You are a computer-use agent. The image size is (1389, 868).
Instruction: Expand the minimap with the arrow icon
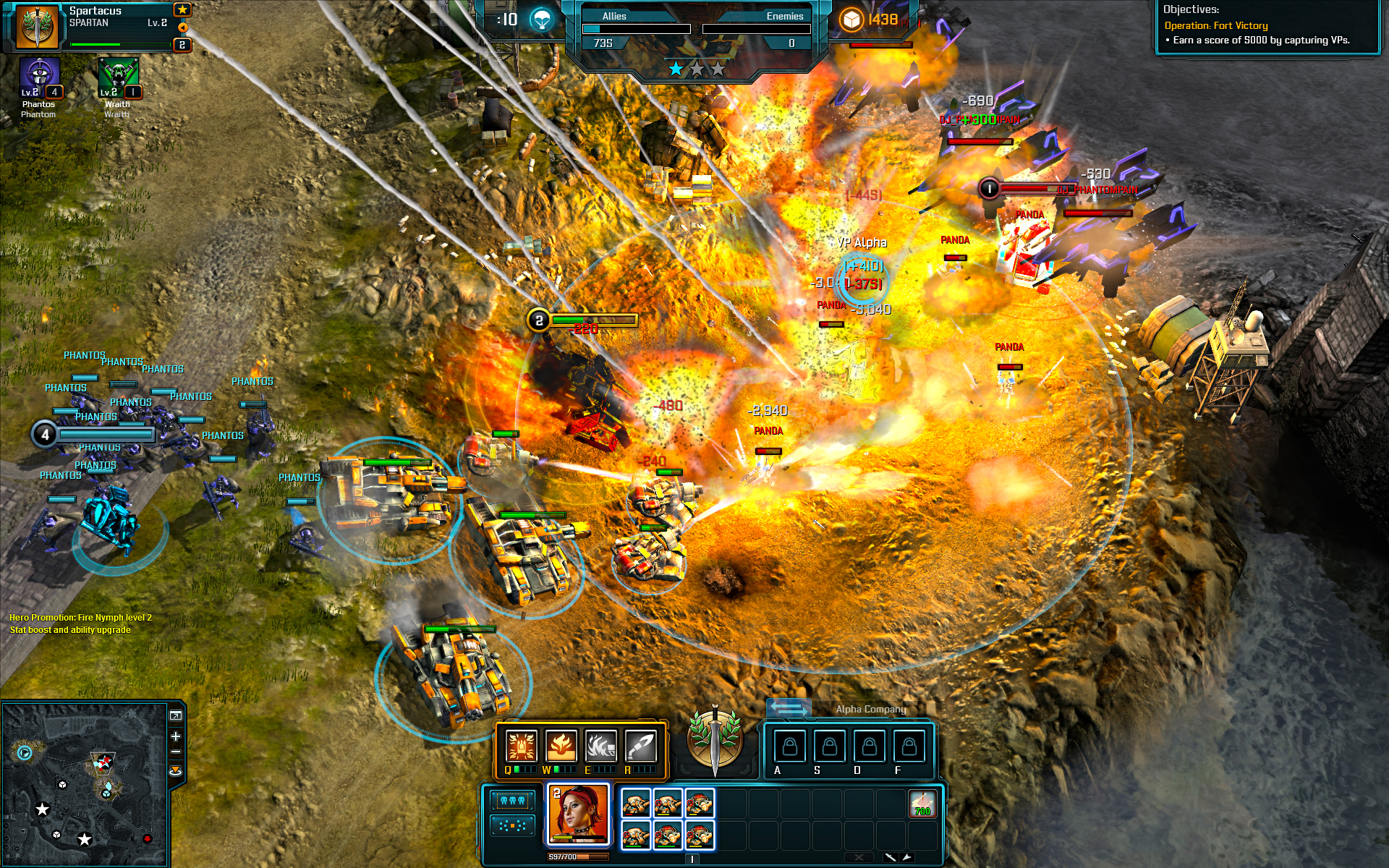tap(176, 715)
